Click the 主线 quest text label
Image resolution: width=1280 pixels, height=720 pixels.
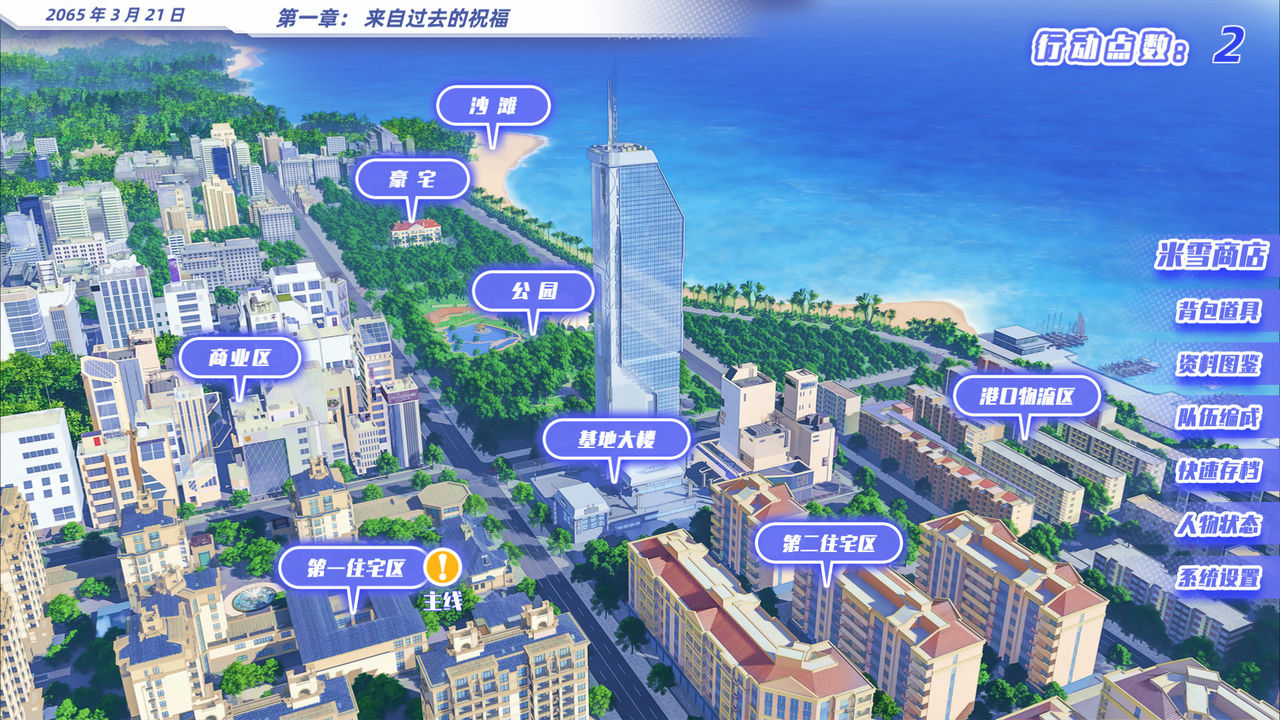[442, 601]
